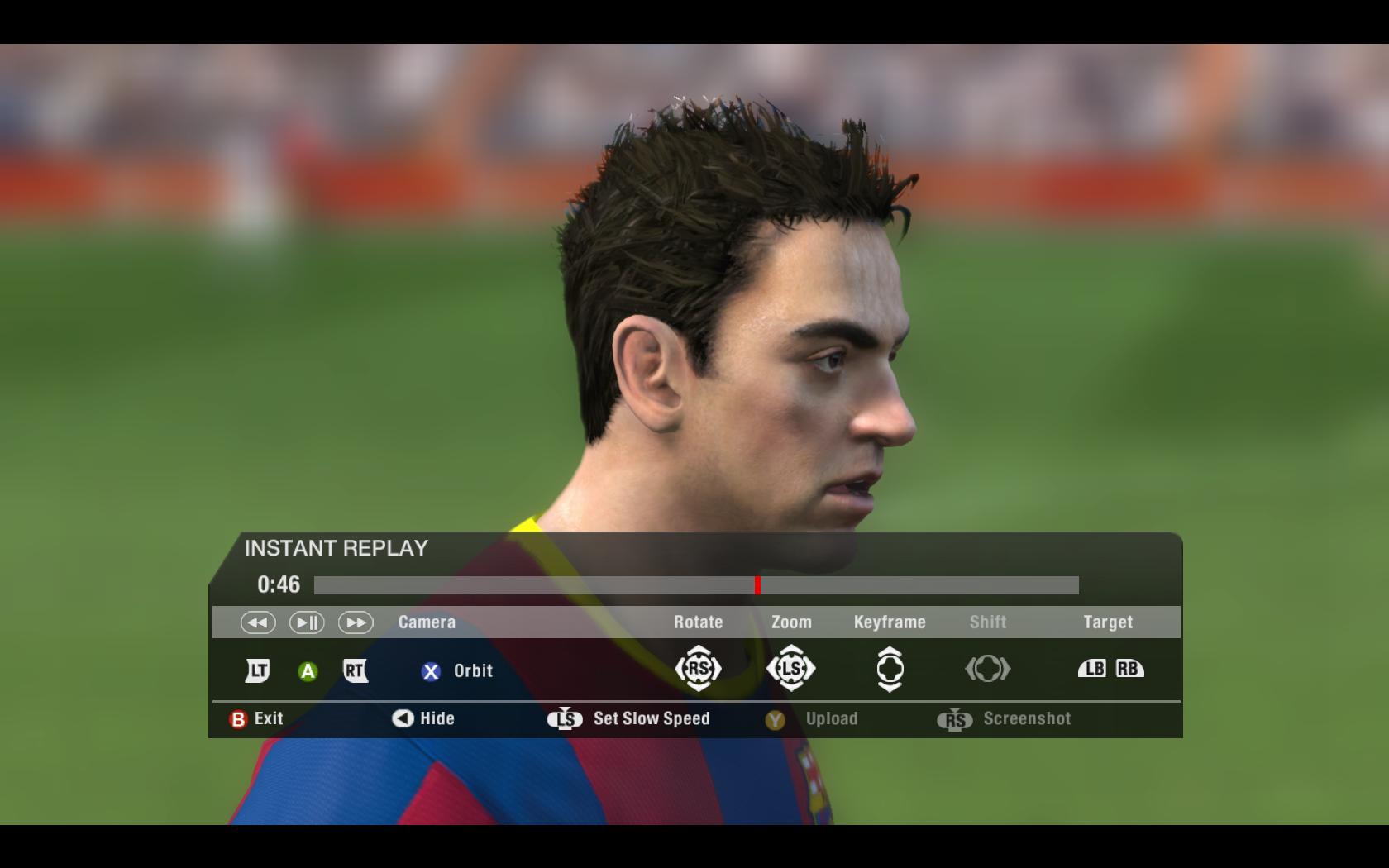Click the red playhead marker on the timeline
This screenshot has width=1389, height=868.
[757, 585]
